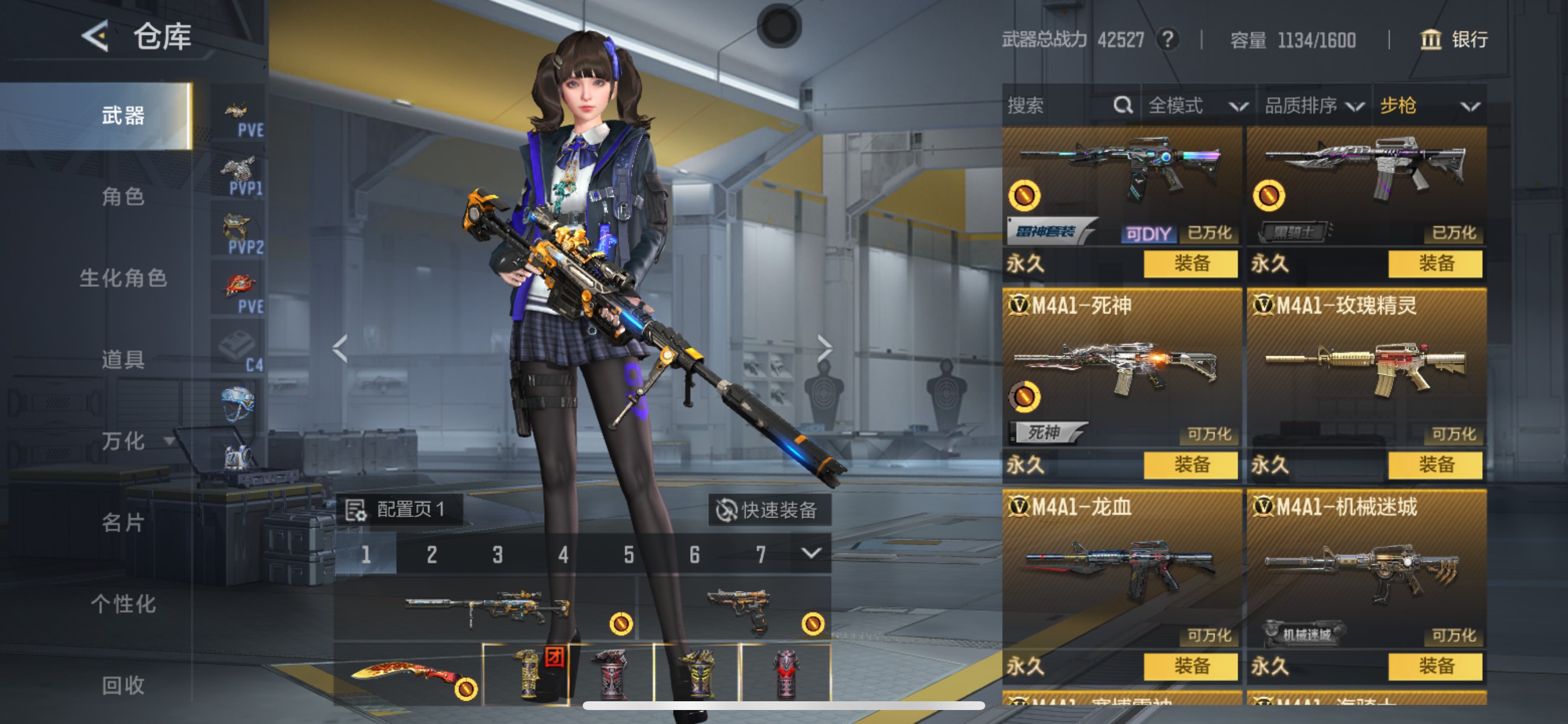Screen dimensions: 1568x724
Task: Show the 个性化 section
Action: (123, 603)
